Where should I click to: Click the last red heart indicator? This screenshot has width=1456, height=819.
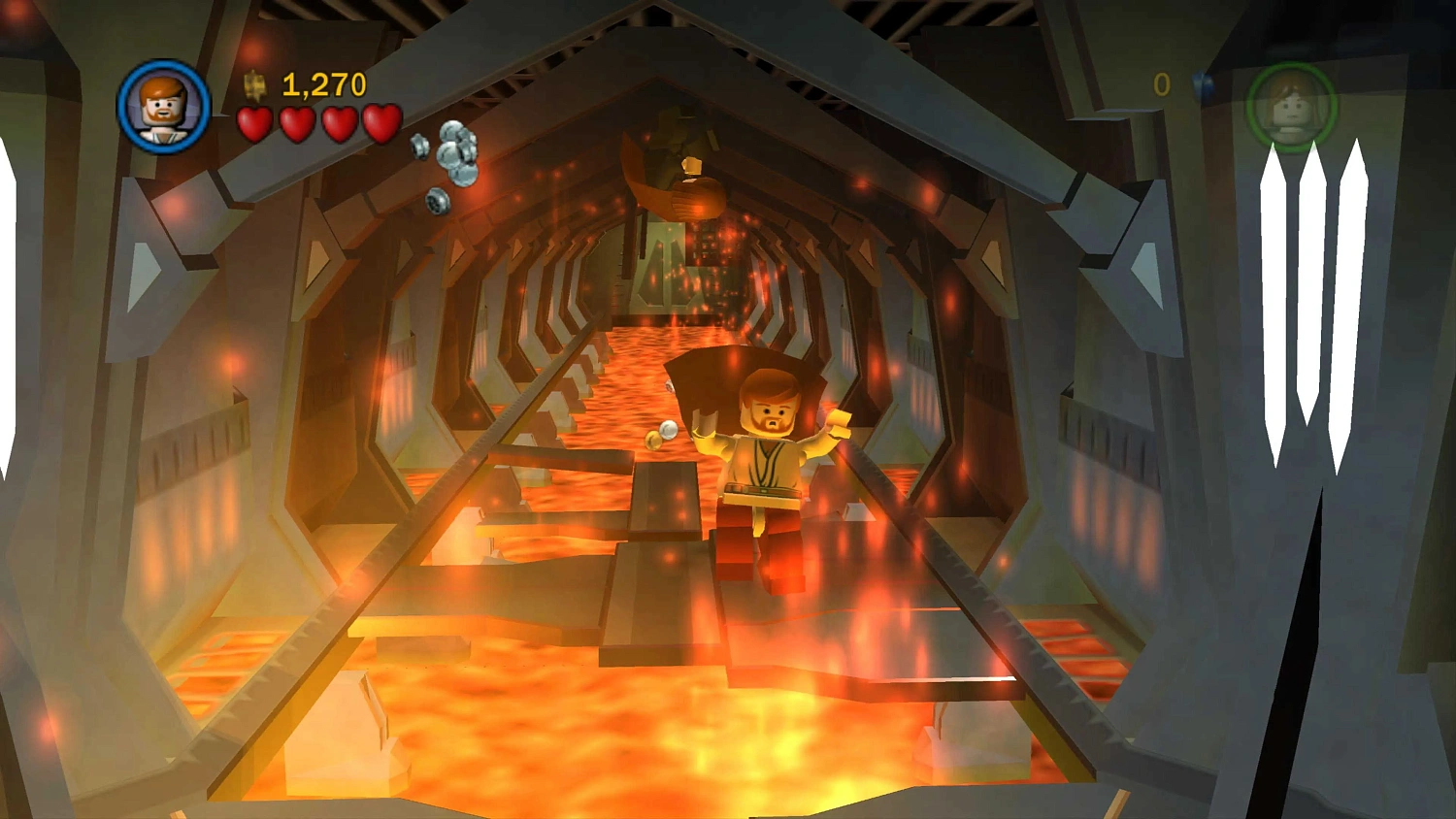[x=382, y=123]
